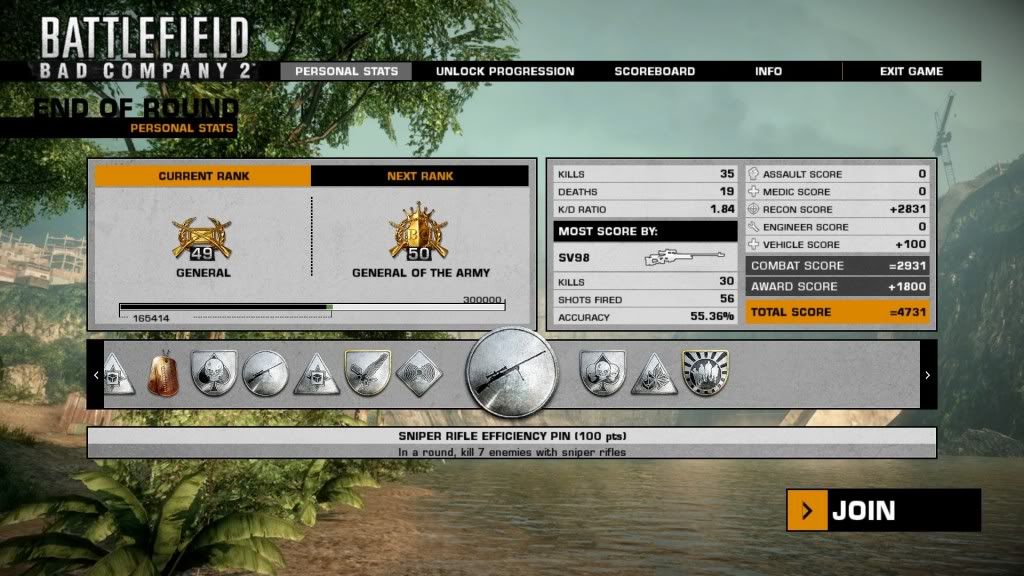This screenshot has width=1024, height=576.
Task: Click the Current Rank header
Action: [204, 176]
